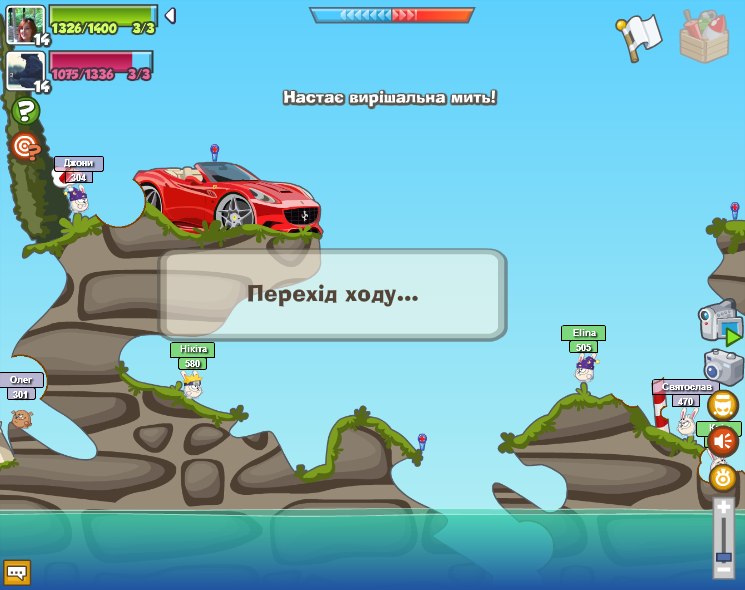Viewport: 745px width, 590px height.
Task: Click the orange target hint icon
Action: [x=25, y=147]
